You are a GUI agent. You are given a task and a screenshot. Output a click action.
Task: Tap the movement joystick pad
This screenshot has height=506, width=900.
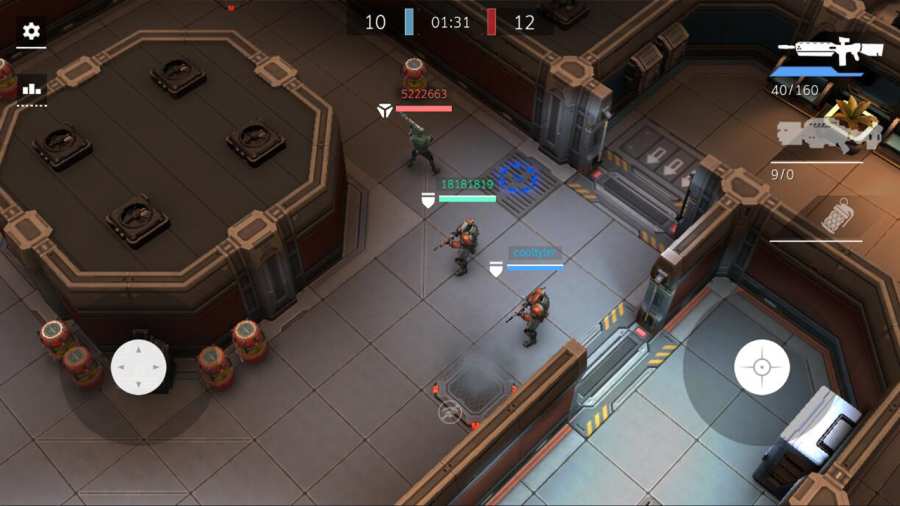point(138,367)
